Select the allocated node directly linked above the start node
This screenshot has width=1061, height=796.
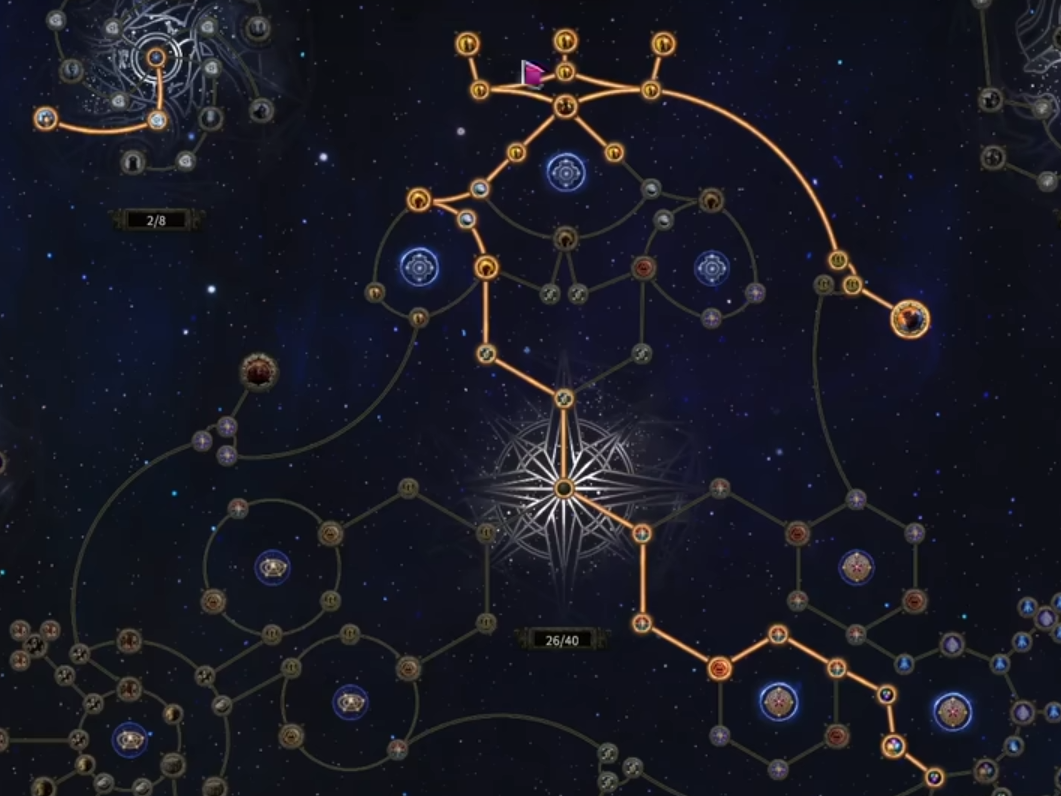[x=564, y=399]
